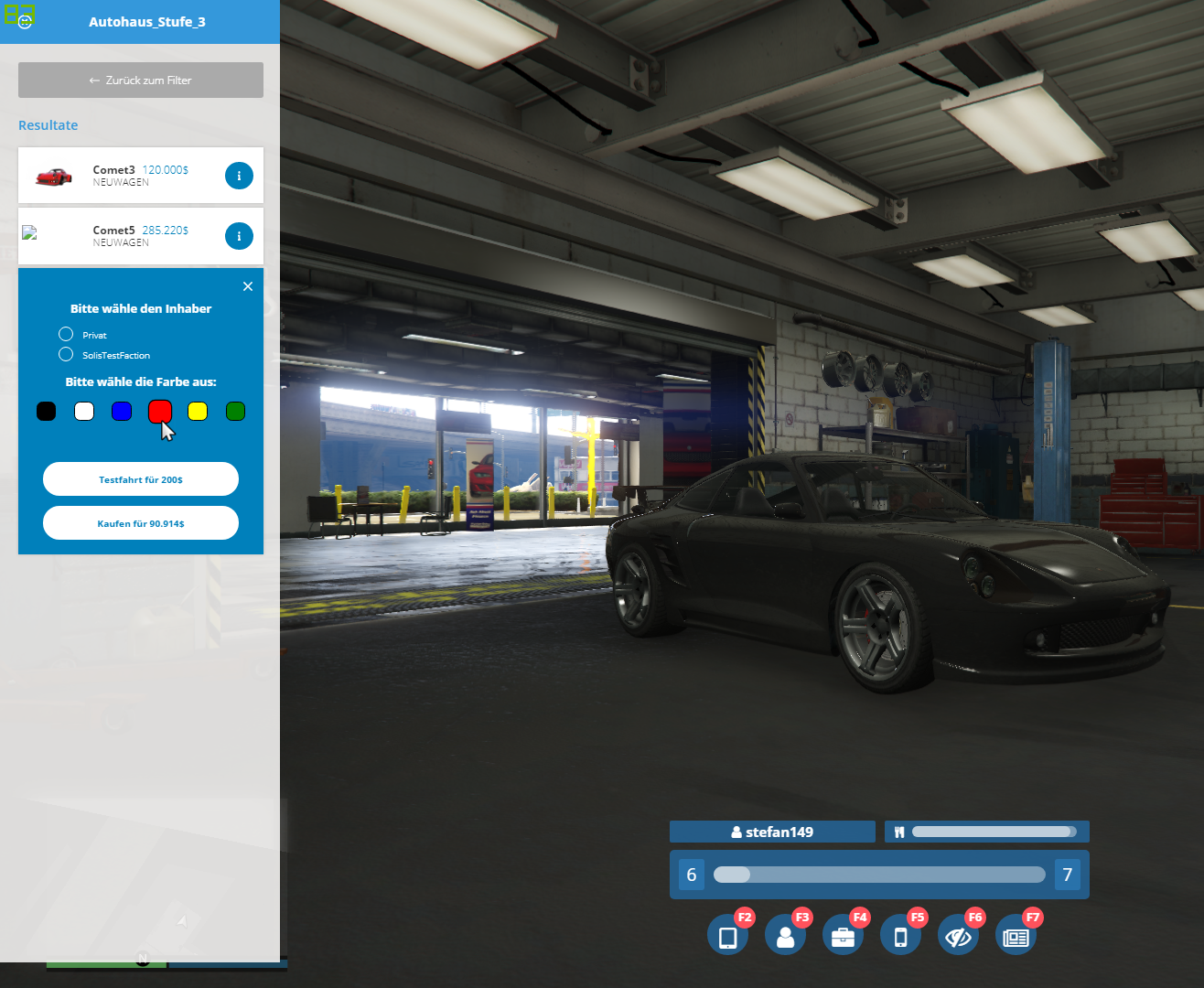Viewport: 1204px width, 988px height.
Task: Select the red car color
Action: (160, 412)
